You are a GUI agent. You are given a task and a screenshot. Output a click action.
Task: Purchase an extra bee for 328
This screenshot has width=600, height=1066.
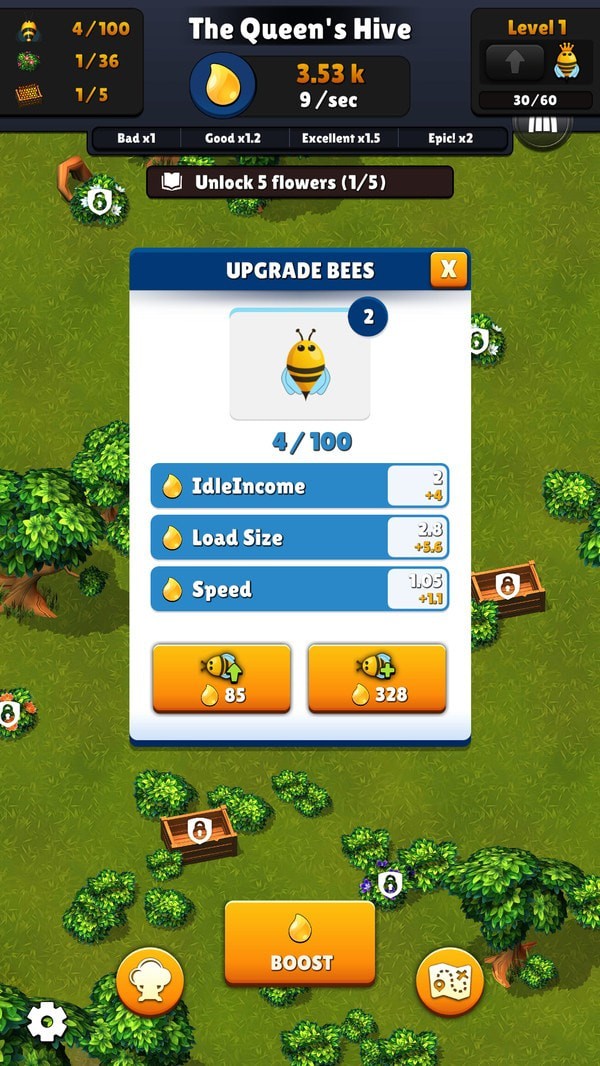pos(377,678)
